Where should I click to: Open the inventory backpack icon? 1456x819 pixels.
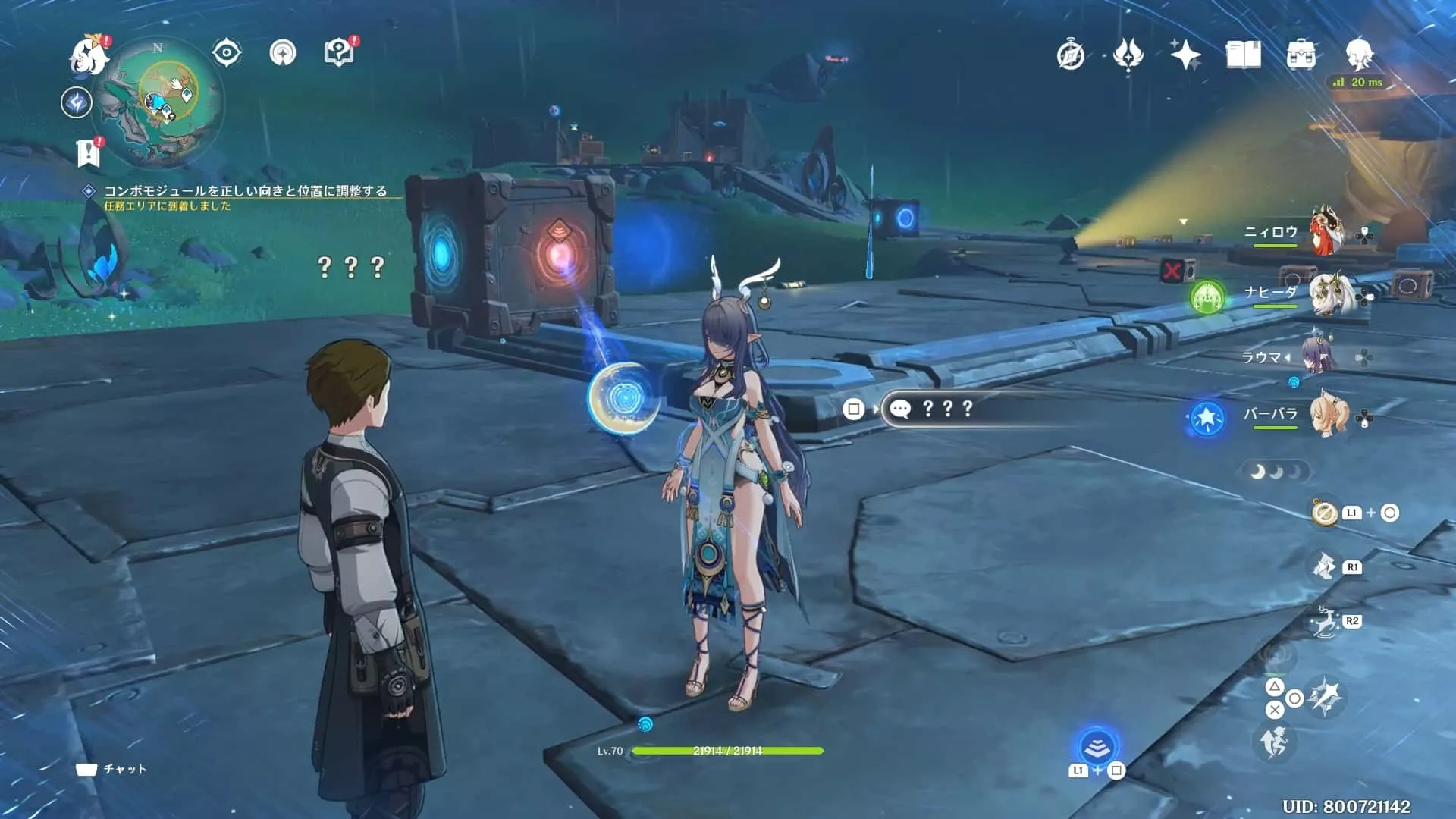(x=1301, y=55)
